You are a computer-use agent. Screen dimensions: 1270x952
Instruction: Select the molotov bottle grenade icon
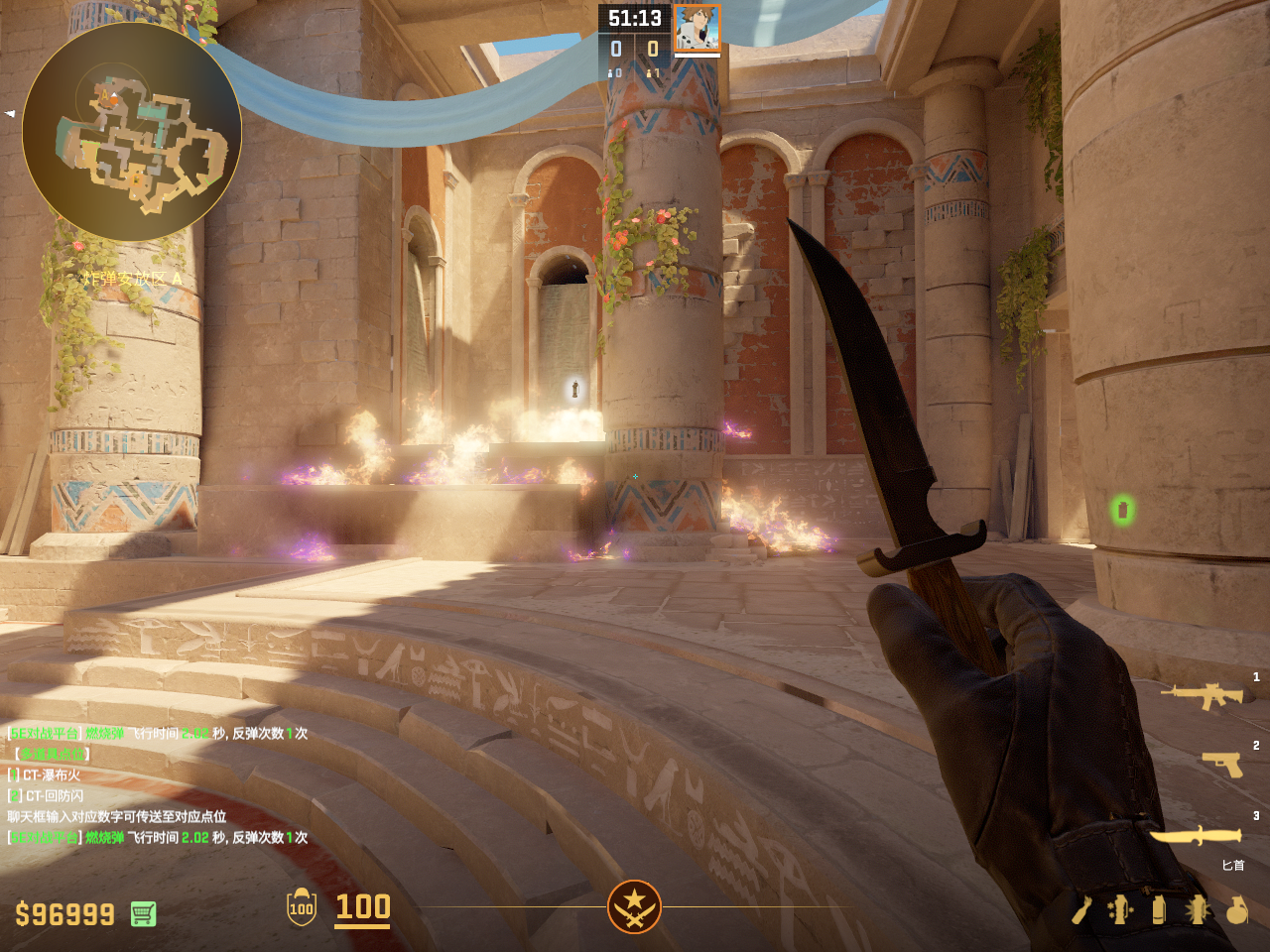click(1081, 909)
